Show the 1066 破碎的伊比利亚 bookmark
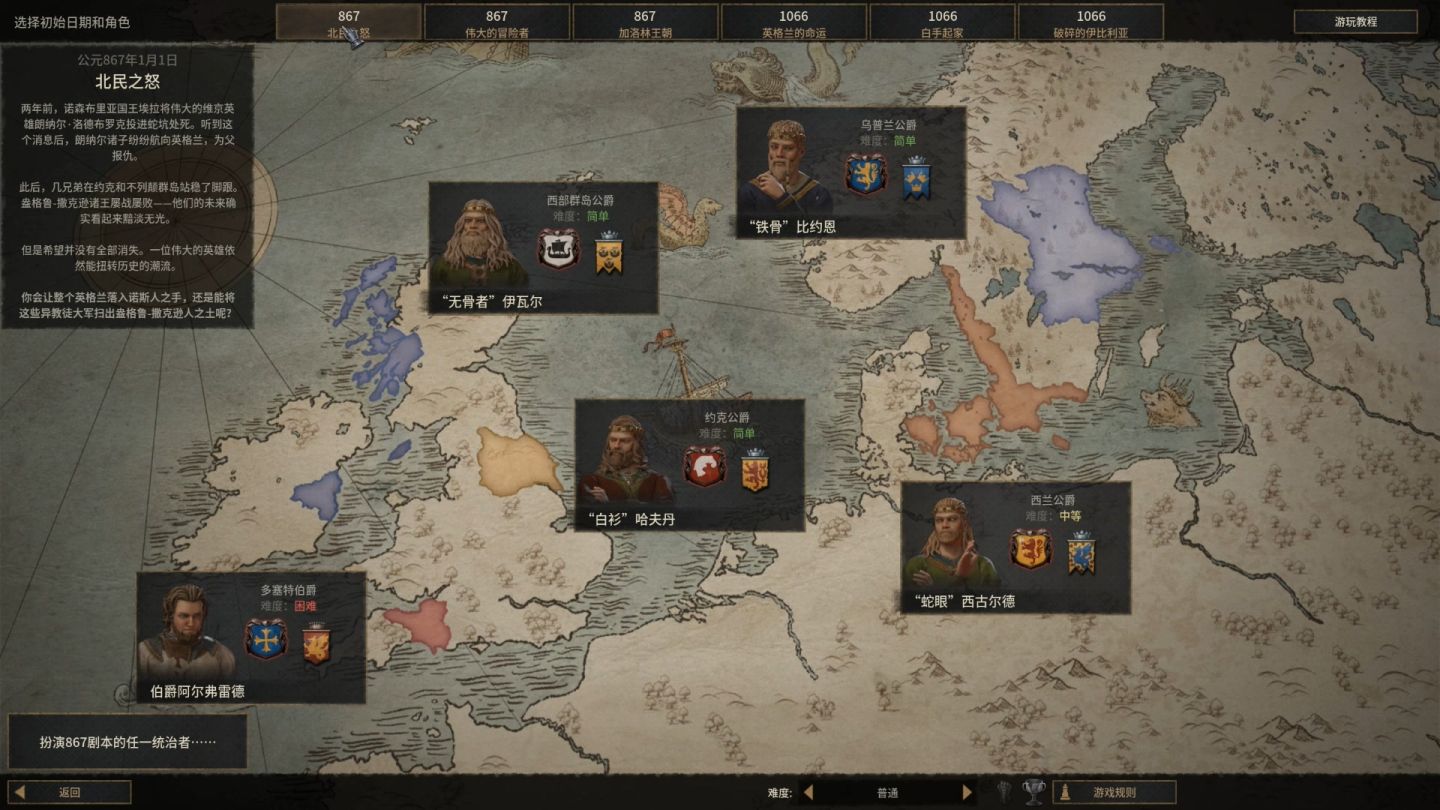 point(1091,23)
